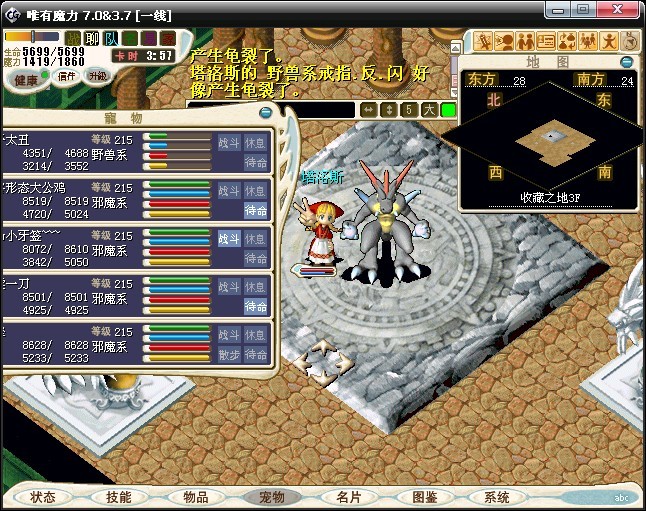Viewport: 646px width, 511px height.
Task: Click the compass icon above the map
Action: click(x=630, y=41)
